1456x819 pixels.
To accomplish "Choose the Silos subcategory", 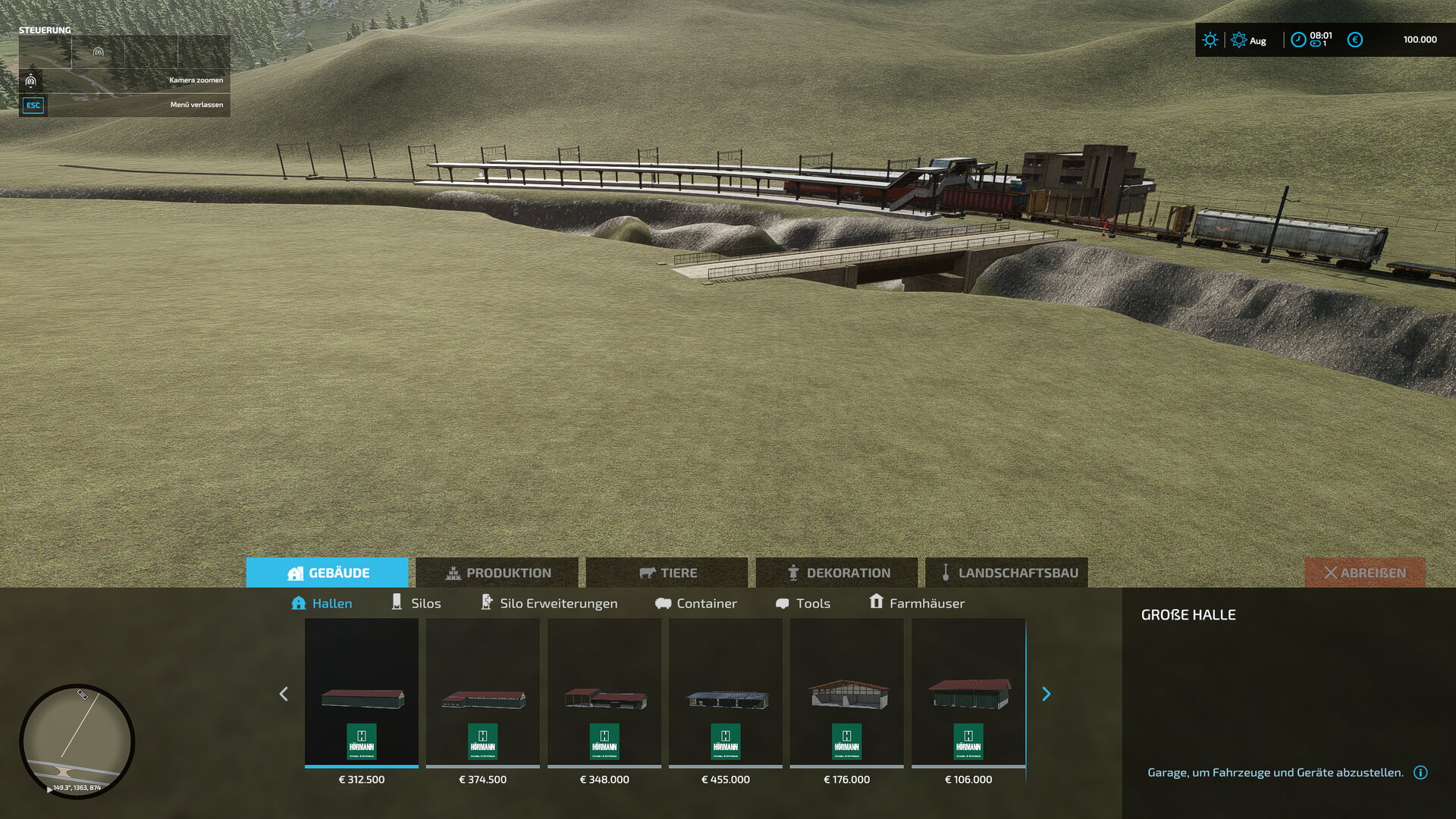I will pyautogui.click(x=416, y=603).
